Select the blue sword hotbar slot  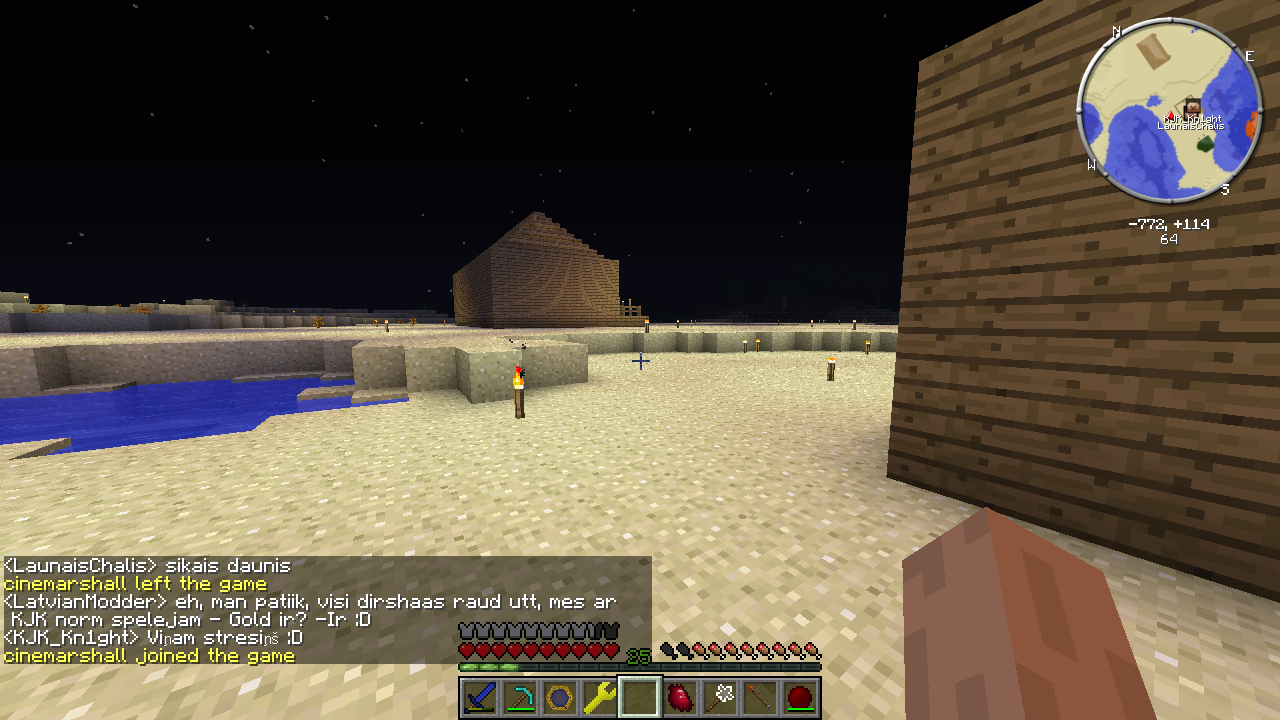tap(480, 697)
